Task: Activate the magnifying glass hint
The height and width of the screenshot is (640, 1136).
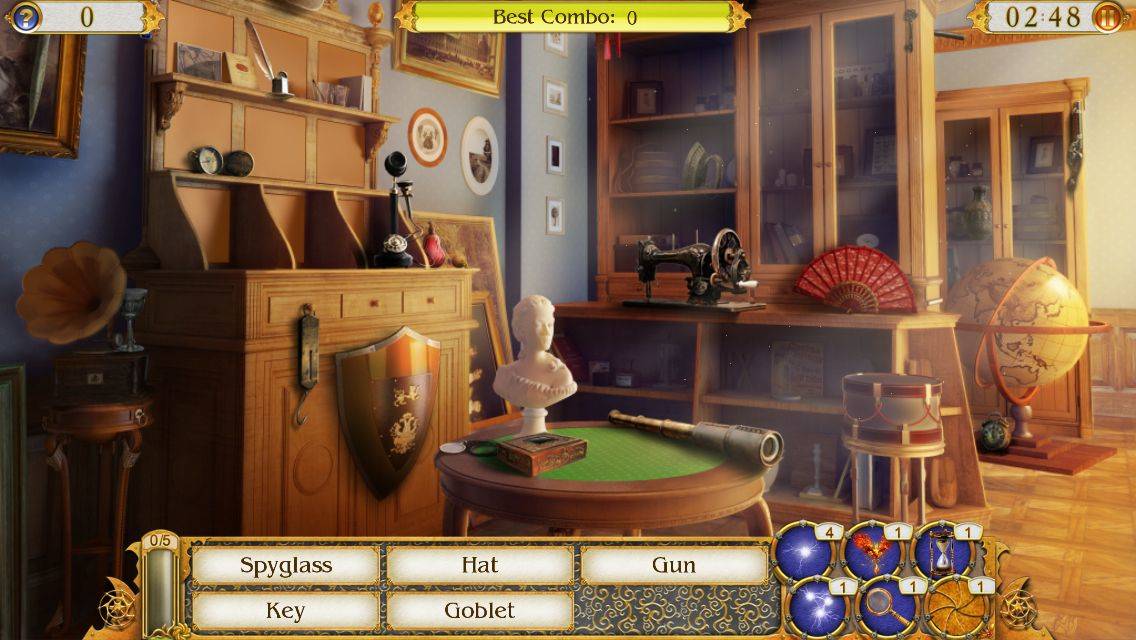Action: pos(886,606)
